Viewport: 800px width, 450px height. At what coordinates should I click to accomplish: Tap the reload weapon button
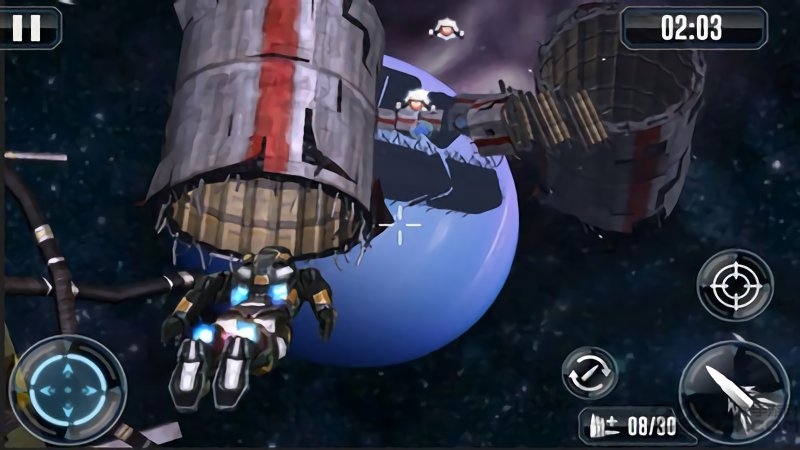click(589, 374)
